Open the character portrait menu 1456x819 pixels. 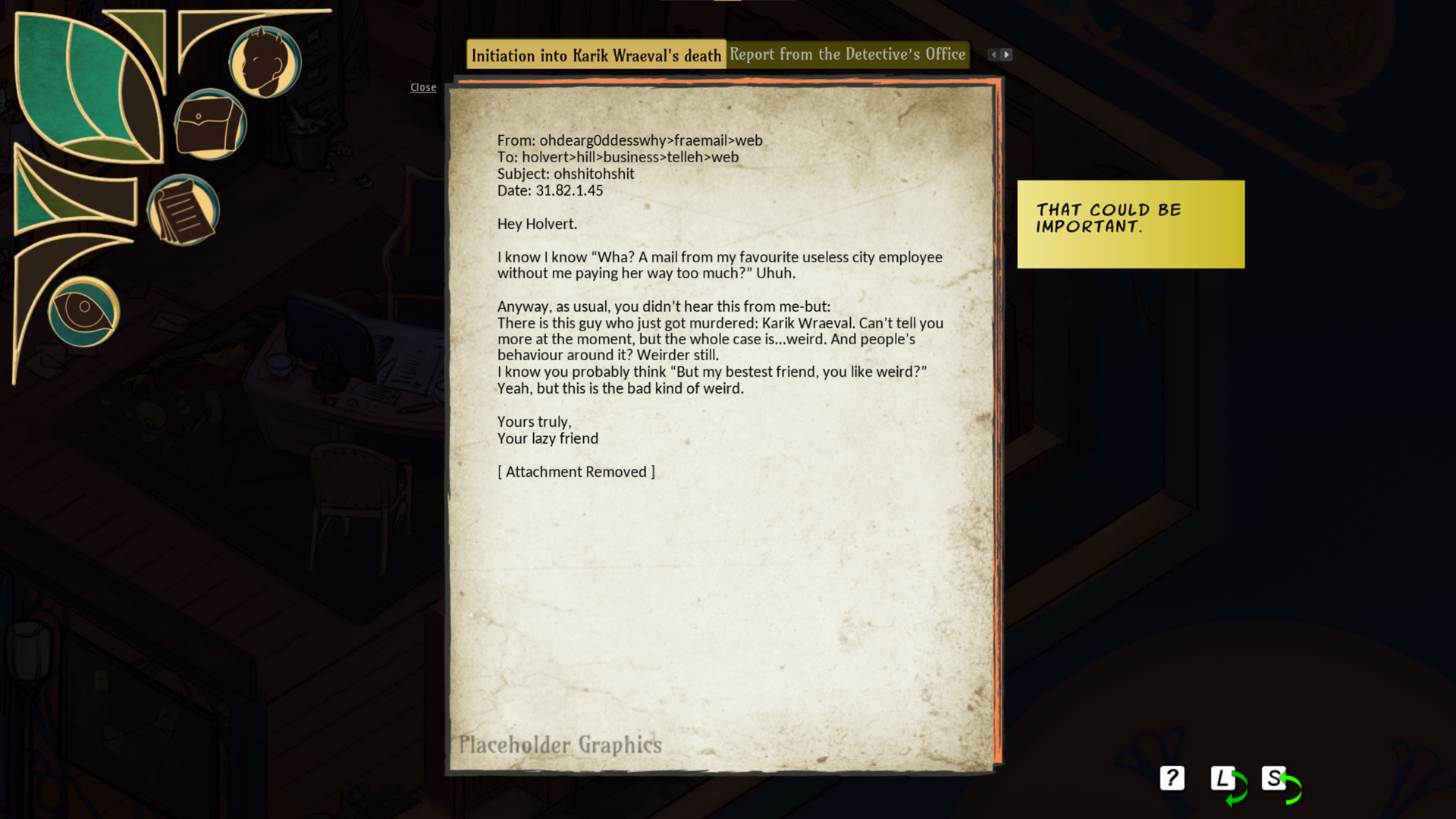(x=265, y=62)
